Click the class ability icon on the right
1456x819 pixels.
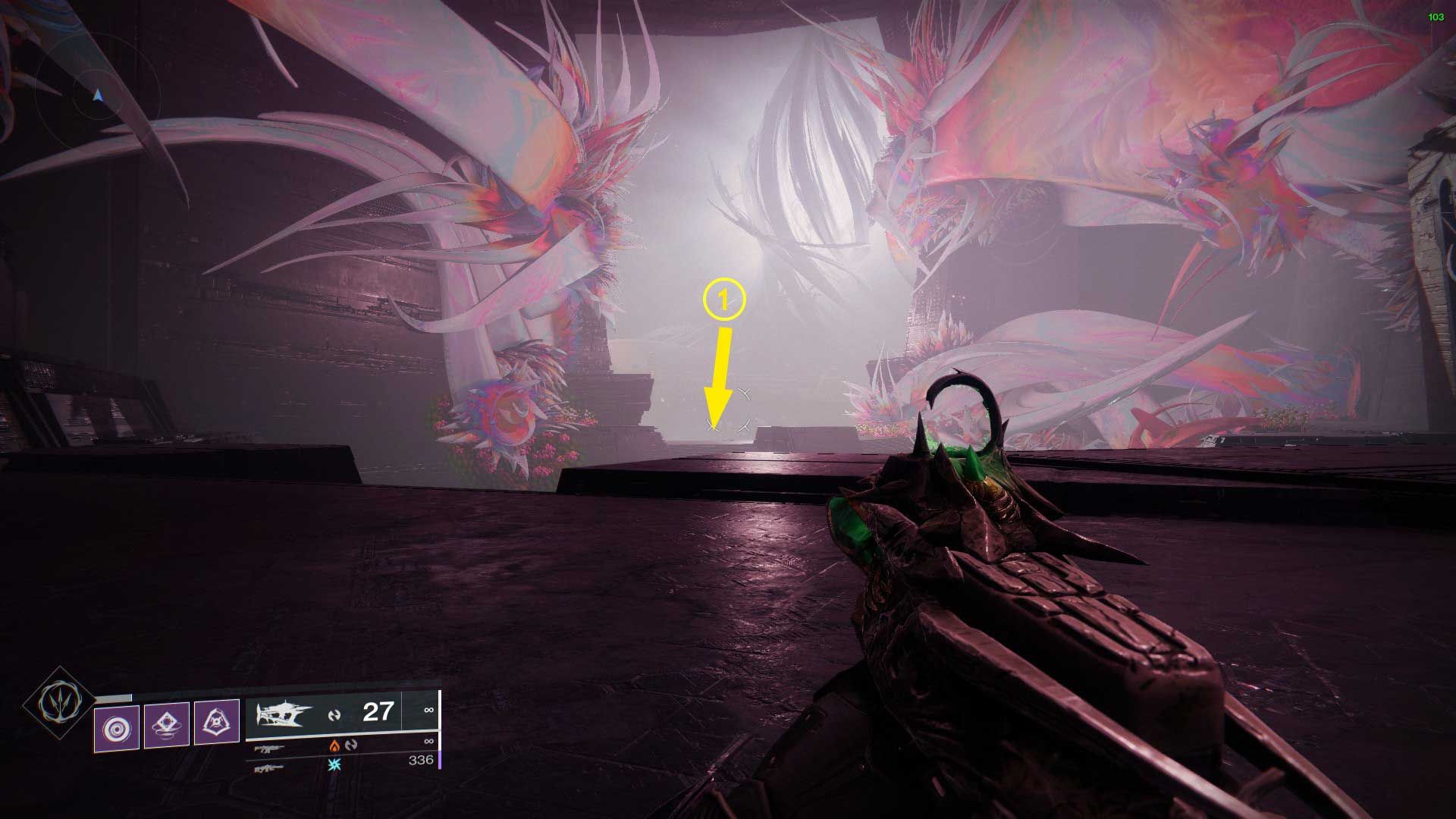[x=216, y=722]
